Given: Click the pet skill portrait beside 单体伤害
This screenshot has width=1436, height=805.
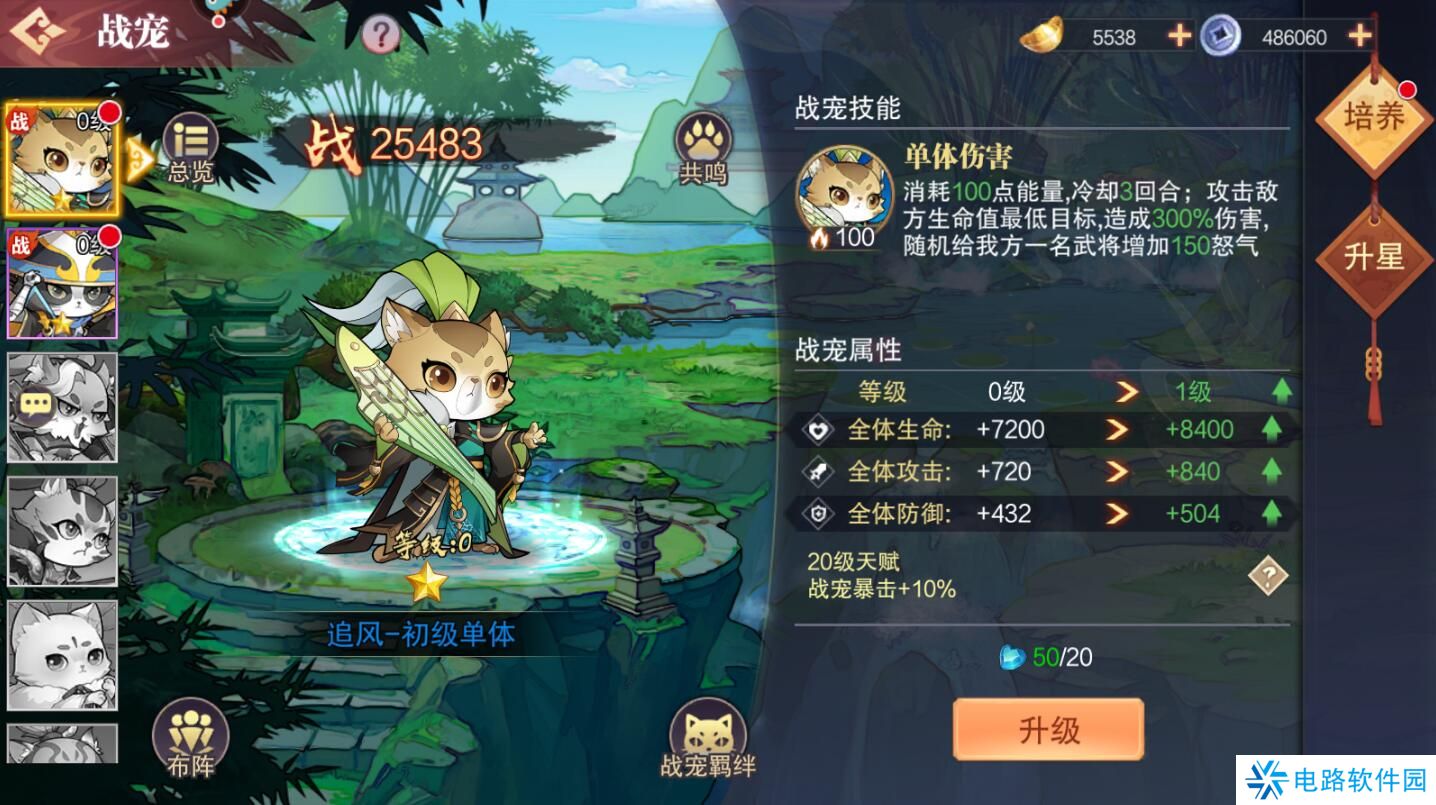Looking at the screenshot, I should [843, 188].
